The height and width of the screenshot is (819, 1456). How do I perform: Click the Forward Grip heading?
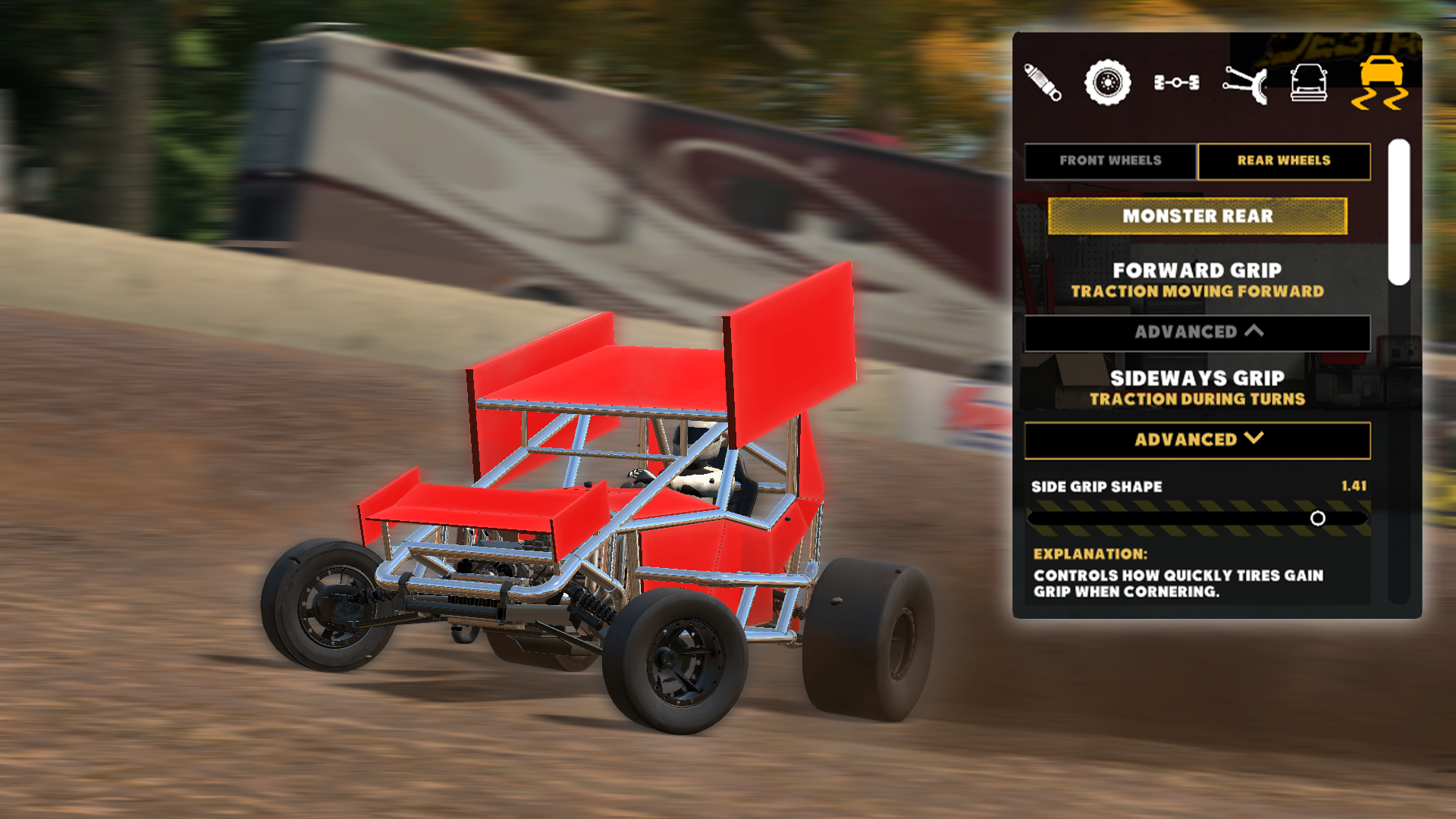coord(1197,270)
